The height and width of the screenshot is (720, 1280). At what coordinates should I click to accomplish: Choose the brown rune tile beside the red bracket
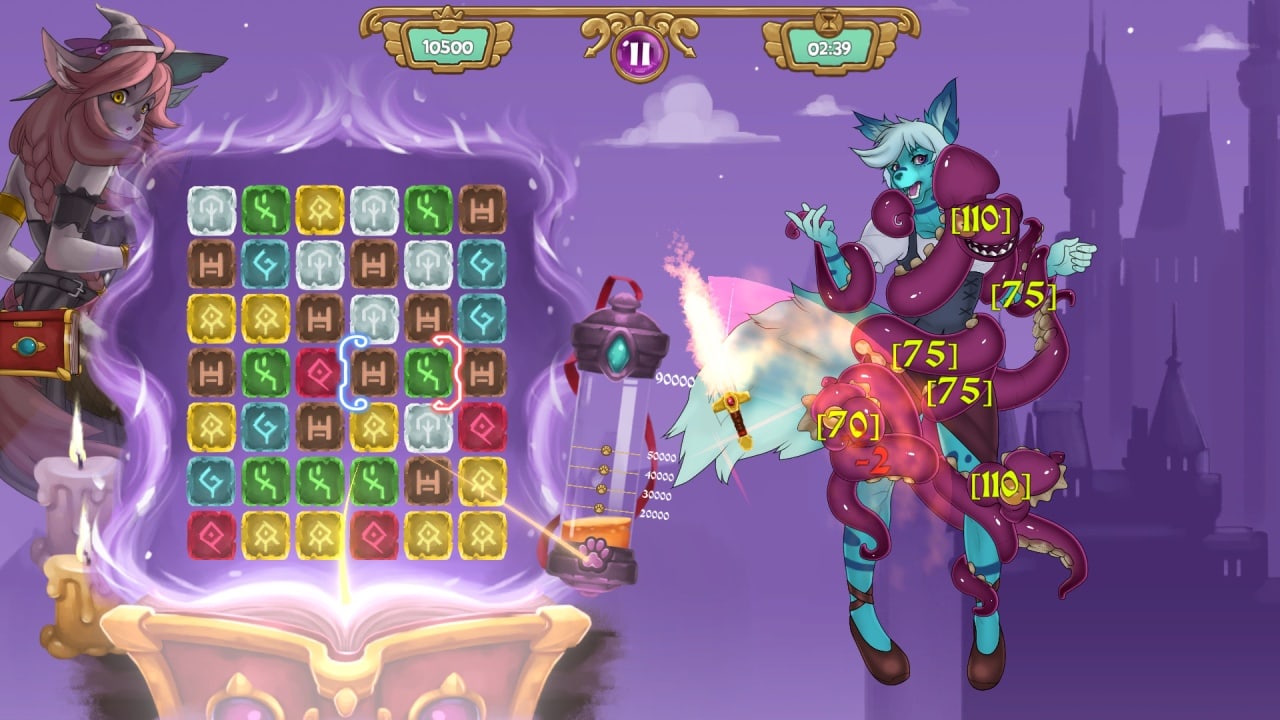pyautogui.click(x=483, y=372)
